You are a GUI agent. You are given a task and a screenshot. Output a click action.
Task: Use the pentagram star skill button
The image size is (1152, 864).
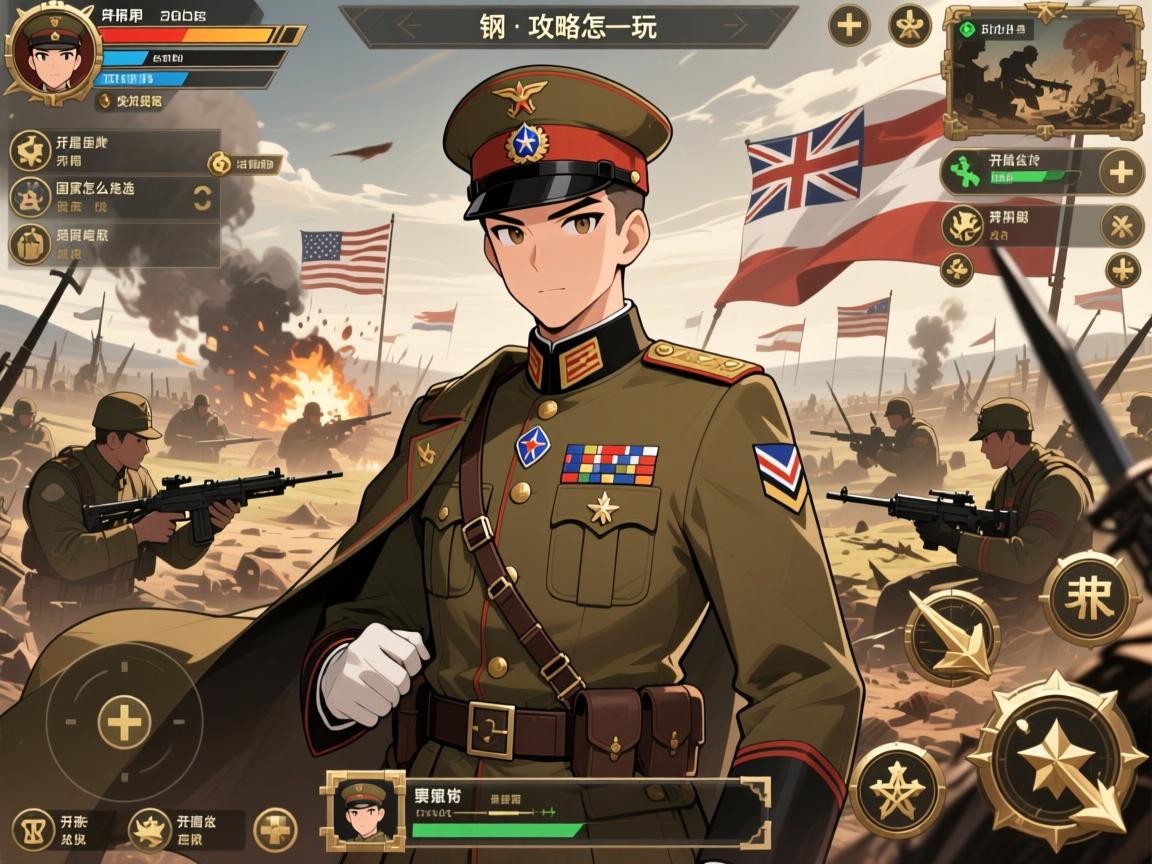tap(897, 789)
